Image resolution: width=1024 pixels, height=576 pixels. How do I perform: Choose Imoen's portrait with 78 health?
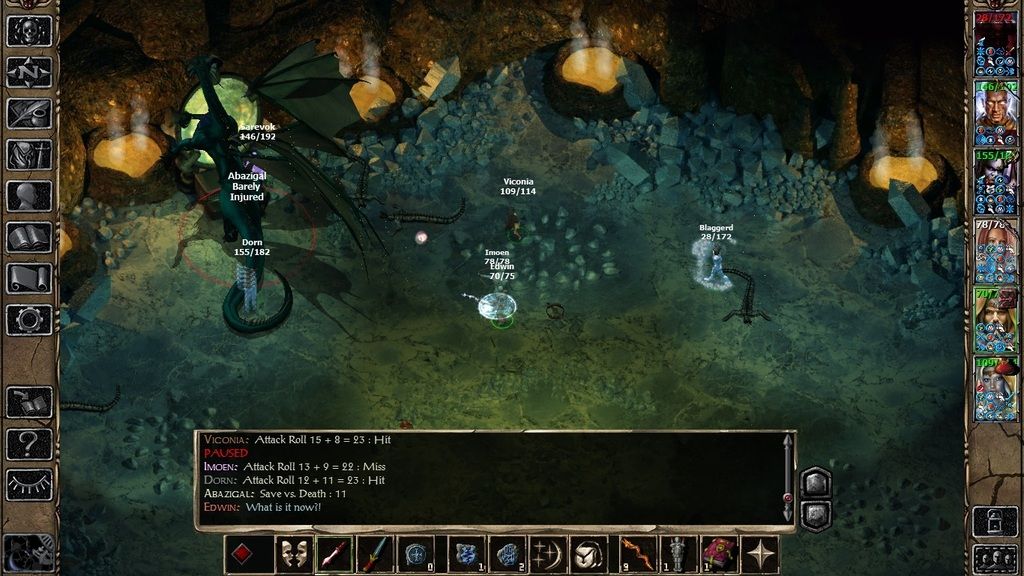tap(996, 250)
